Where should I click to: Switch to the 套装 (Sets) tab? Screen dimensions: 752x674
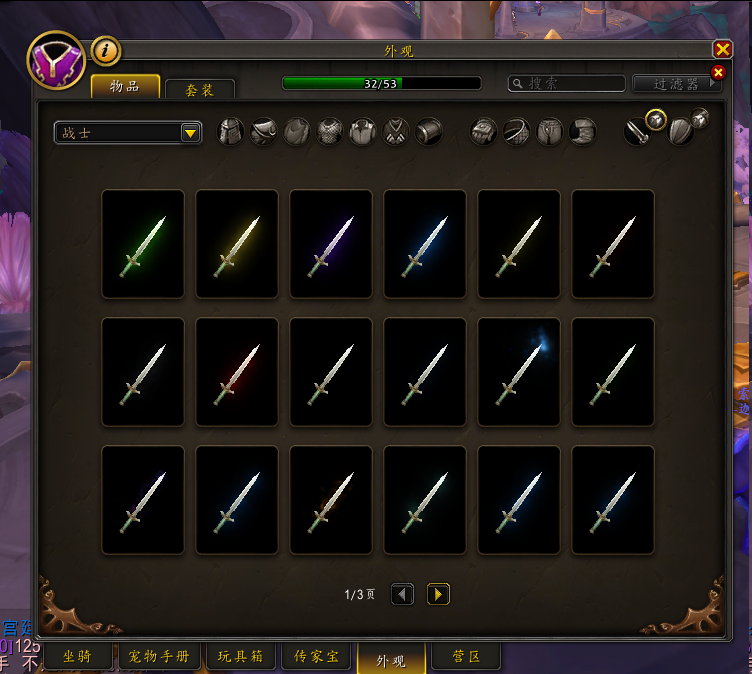tap(200, 90)
